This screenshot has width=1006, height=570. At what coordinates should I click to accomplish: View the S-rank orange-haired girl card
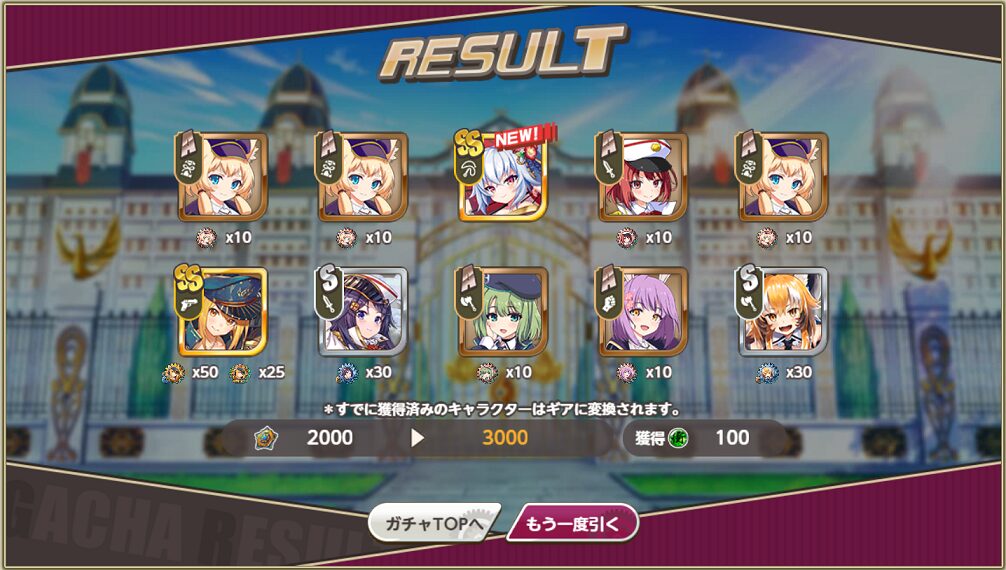click(x=783, y=311)
